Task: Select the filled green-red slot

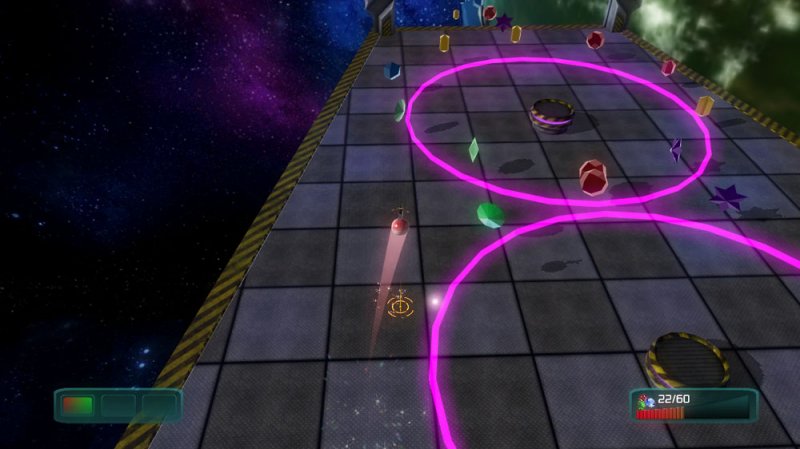Action: 78,406
